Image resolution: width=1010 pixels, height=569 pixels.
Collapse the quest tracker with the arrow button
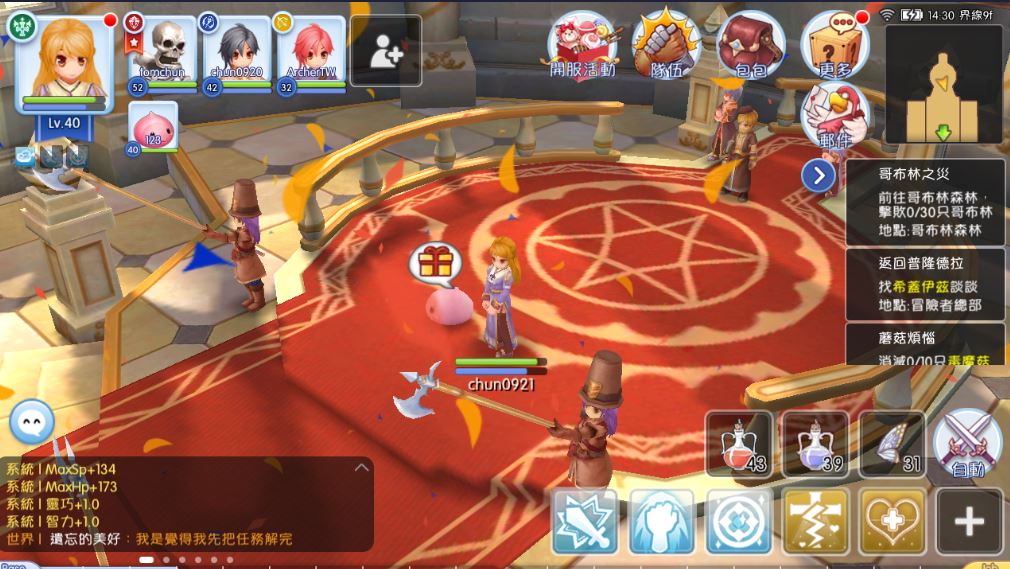pyautogui.click(x=818, y=176)
